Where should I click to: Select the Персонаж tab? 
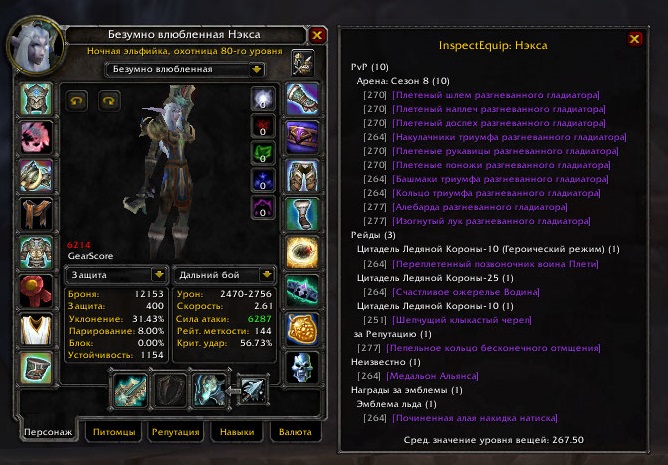tap(50, 432)
